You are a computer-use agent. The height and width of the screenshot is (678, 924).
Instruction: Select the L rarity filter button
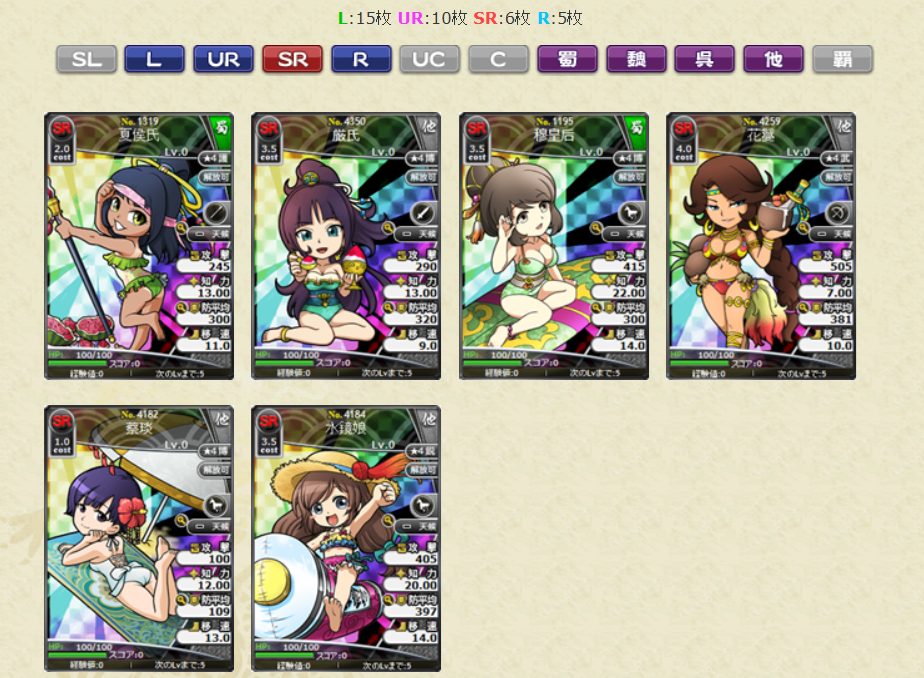(154, 59)
